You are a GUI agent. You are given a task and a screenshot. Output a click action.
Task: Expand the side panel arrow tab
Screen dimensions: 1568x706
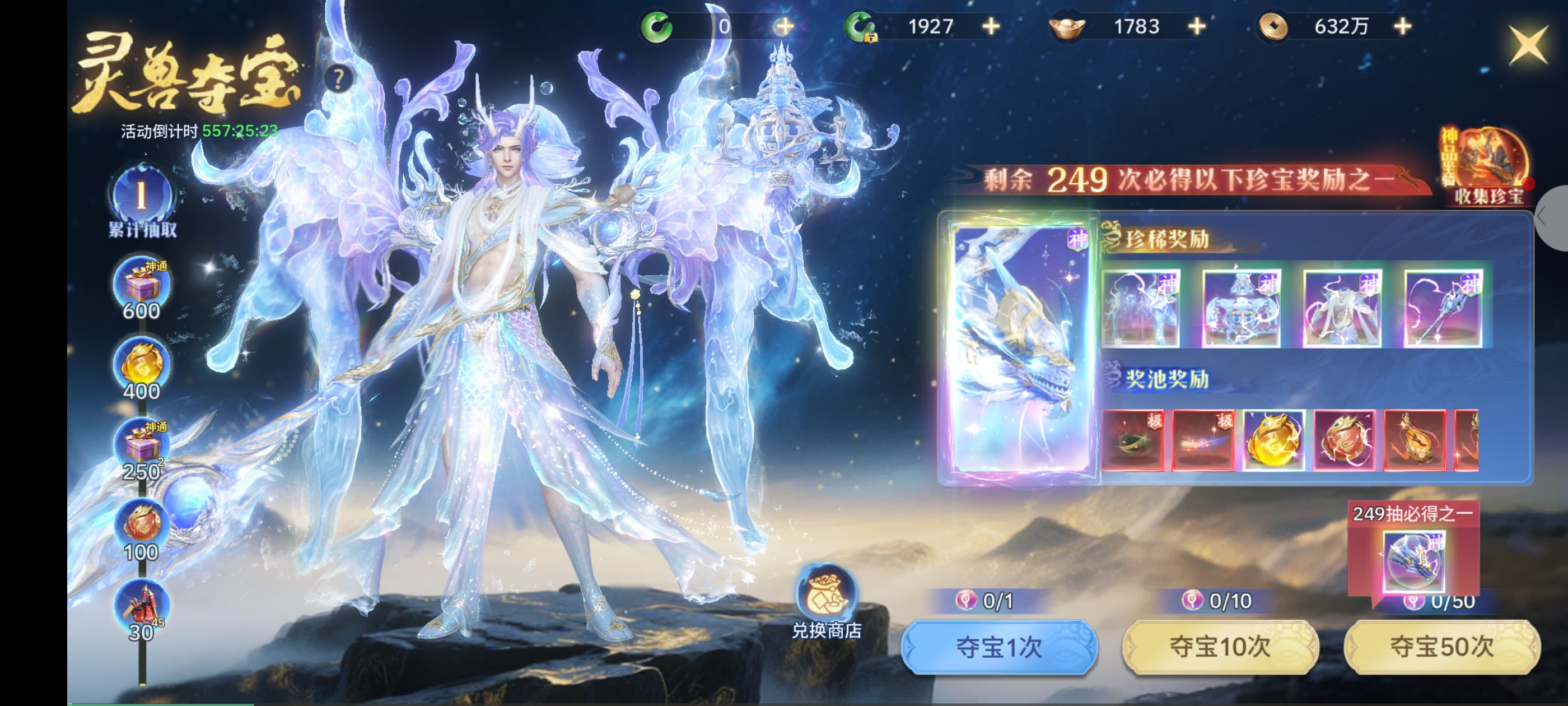point(1552,217)
